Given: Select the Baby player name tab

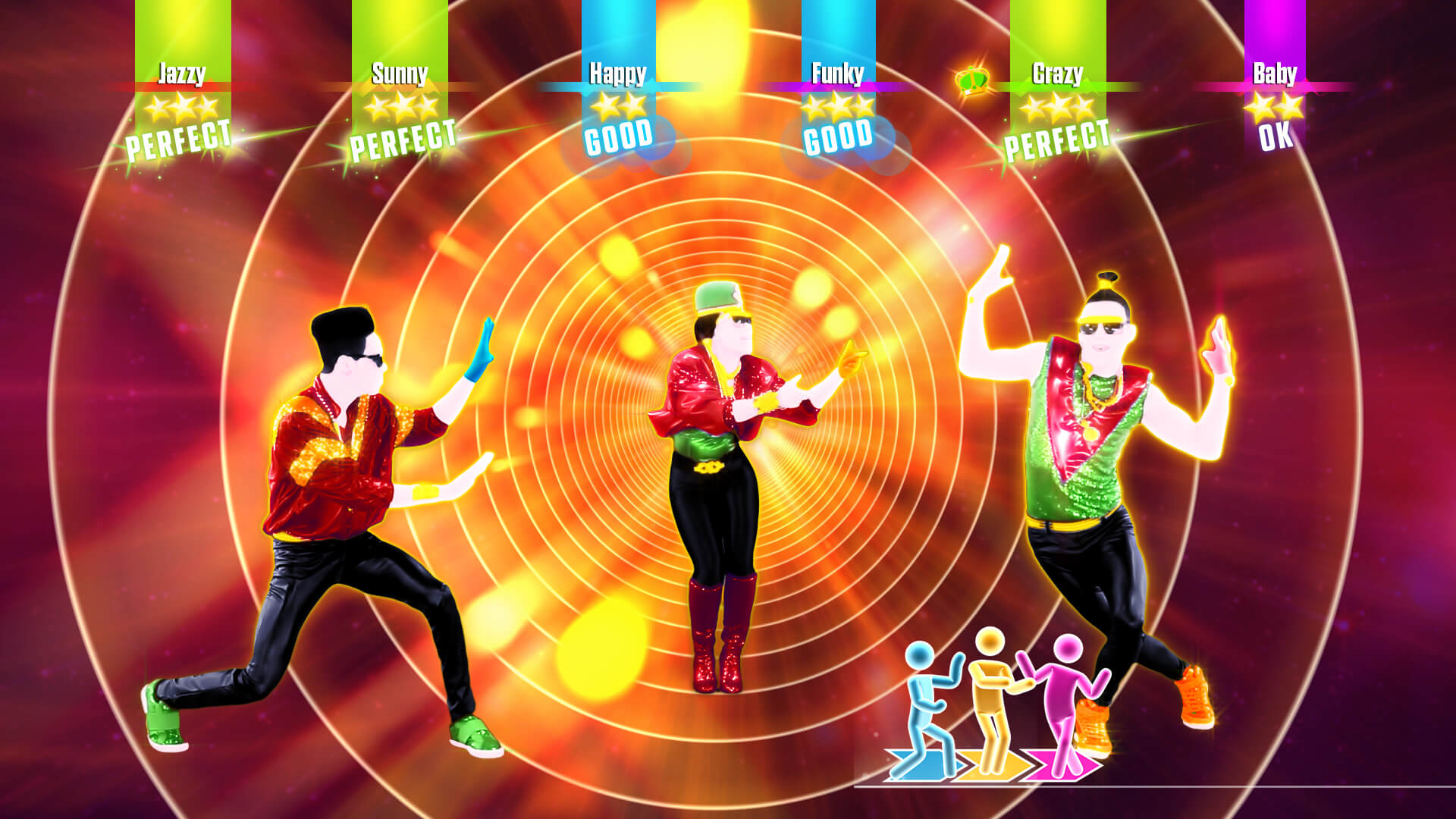Looking at the screenshot, I should point(1277,74).
